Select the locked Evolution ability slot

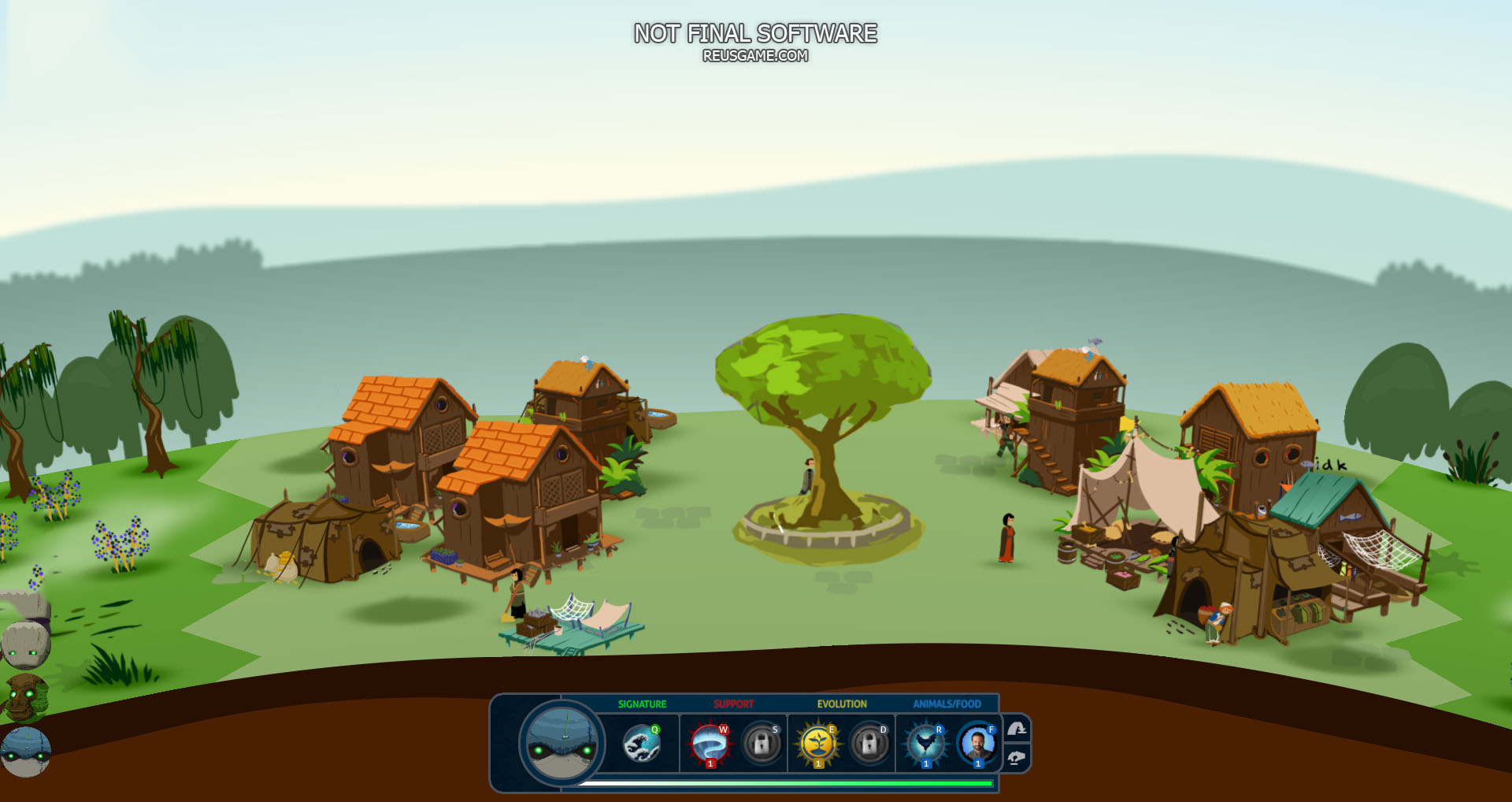[869, 743]
